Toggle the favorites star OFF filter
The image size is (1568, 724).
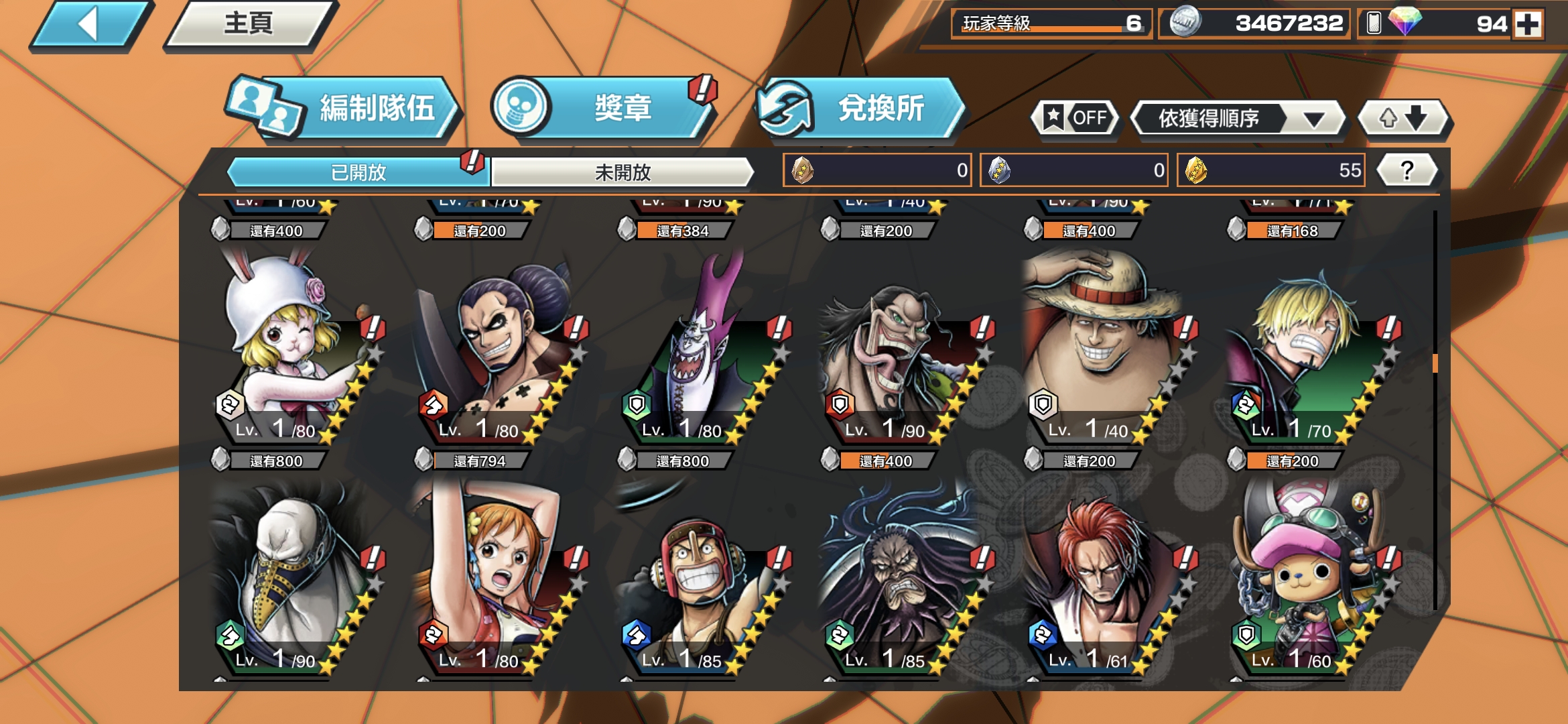(x=1075, y=119)
